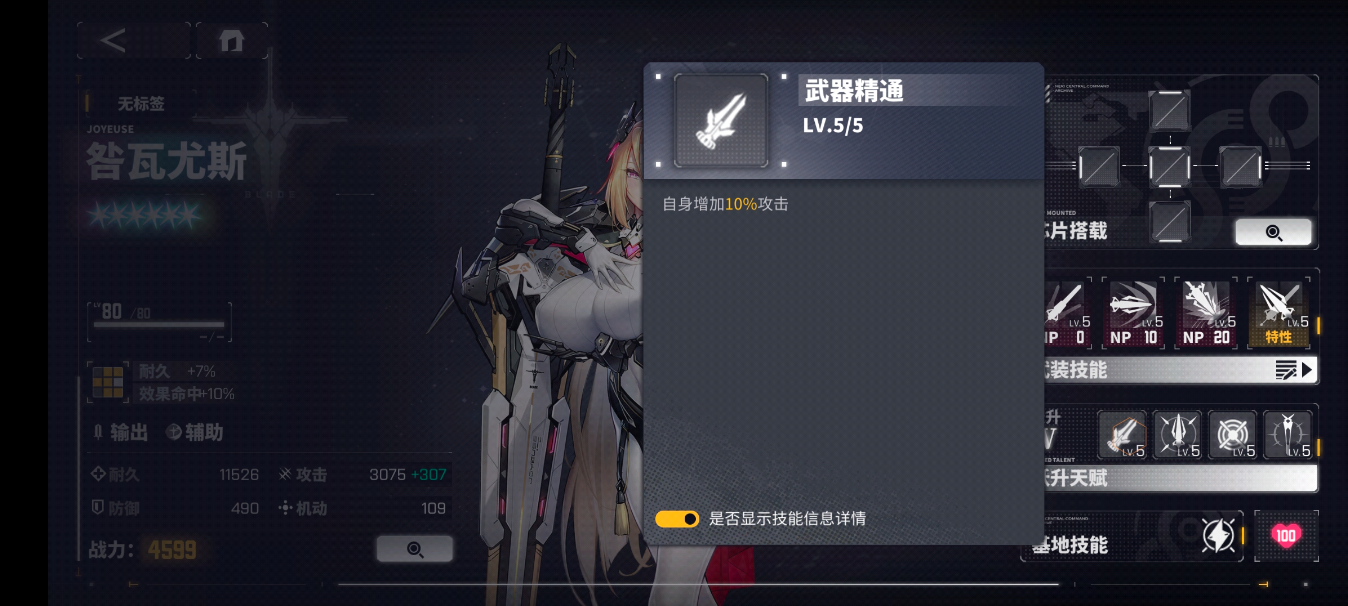Open the chip loadout magnifier button
The image size is (1348, 606).
(x=1273, y=232)
